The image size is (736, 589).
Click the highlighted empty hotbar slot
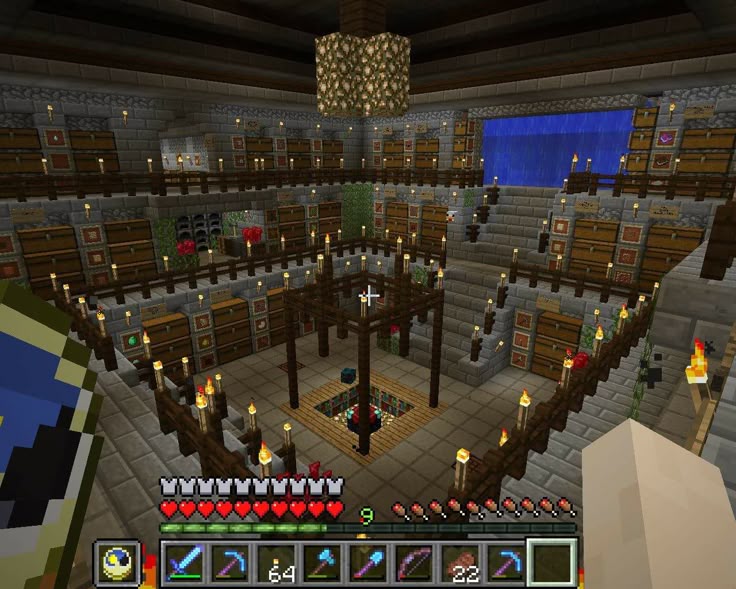[x=552, y=562]
